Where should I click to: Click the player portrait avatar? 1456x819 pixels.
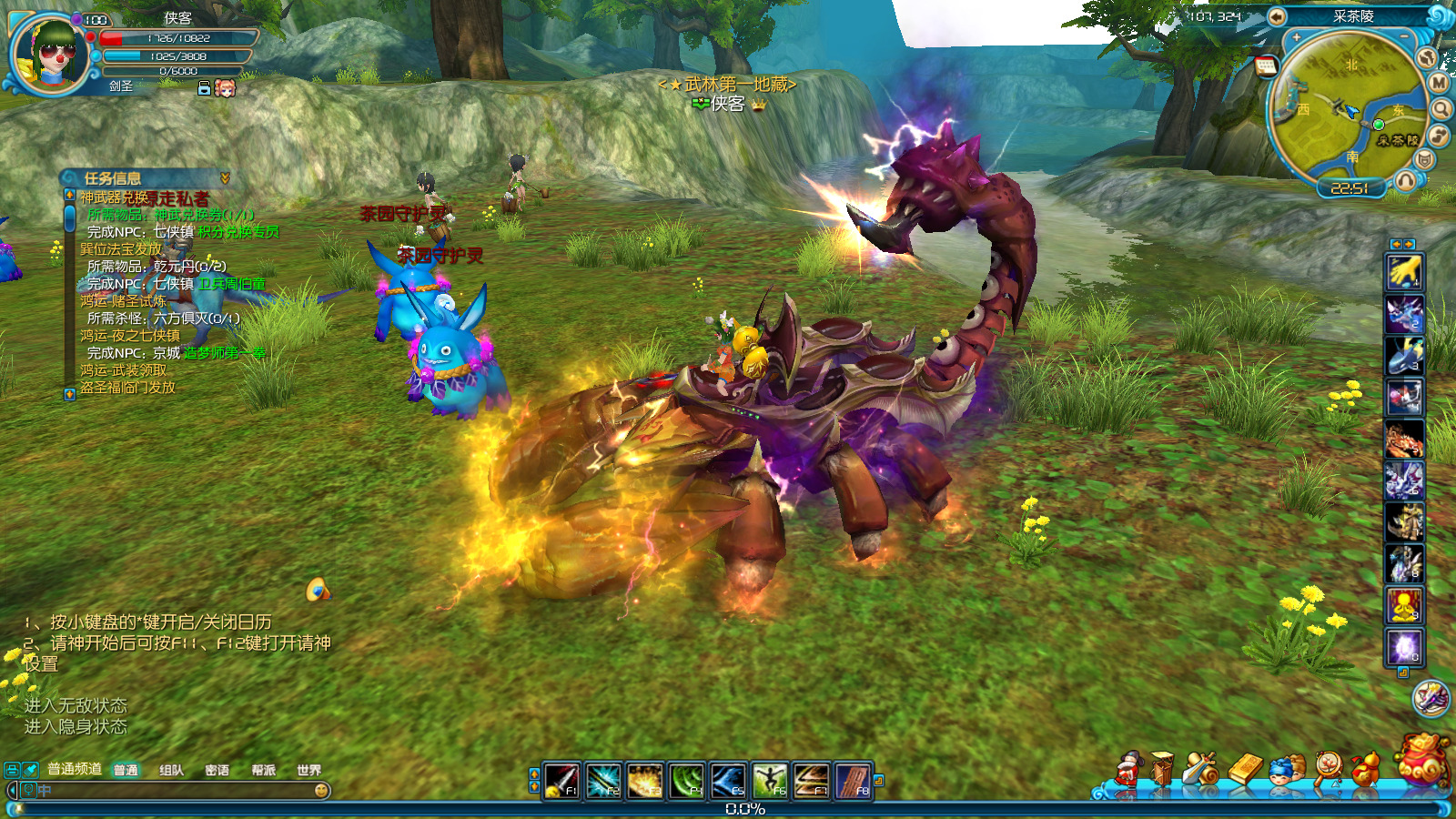[x=52, y=54]
